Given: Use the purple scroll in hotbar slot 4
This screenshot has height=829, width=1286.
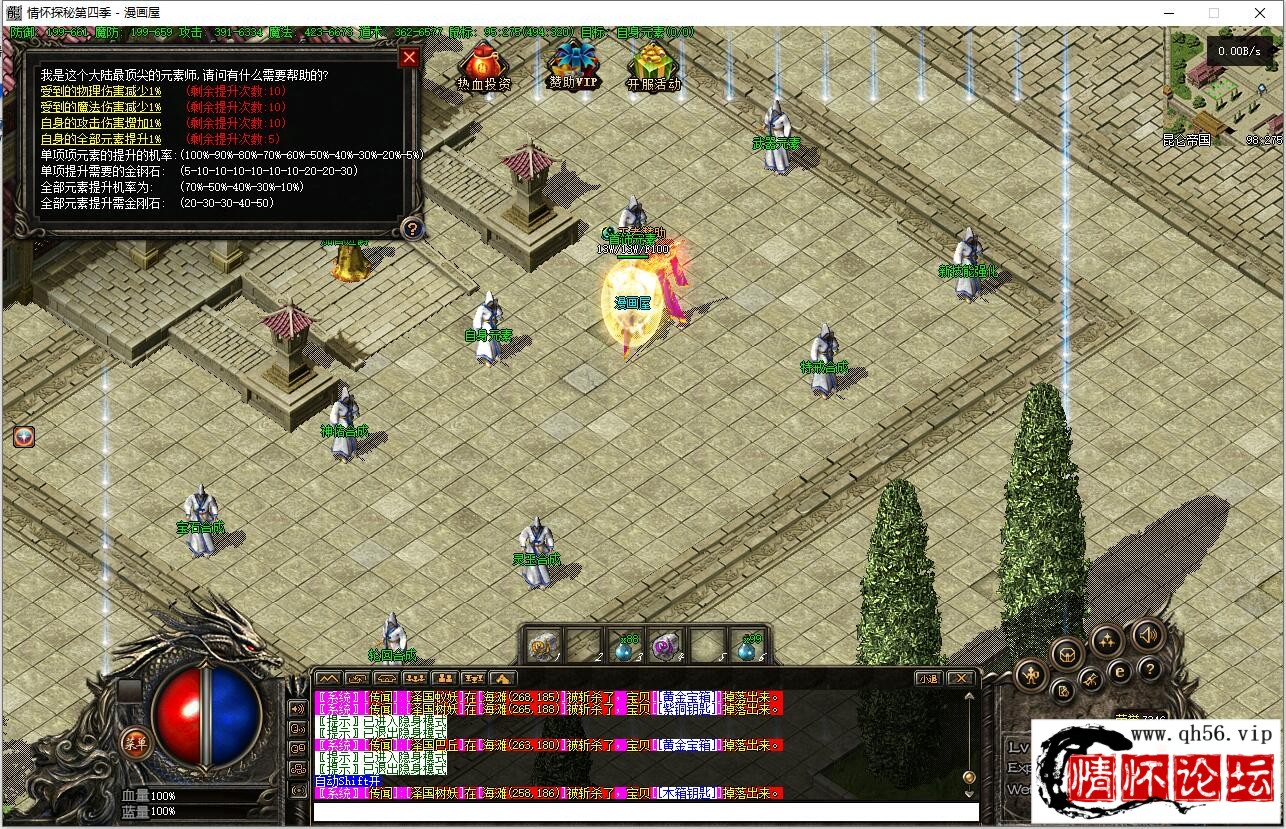Looking at the screenshot, I should click(x=665, y=647).
